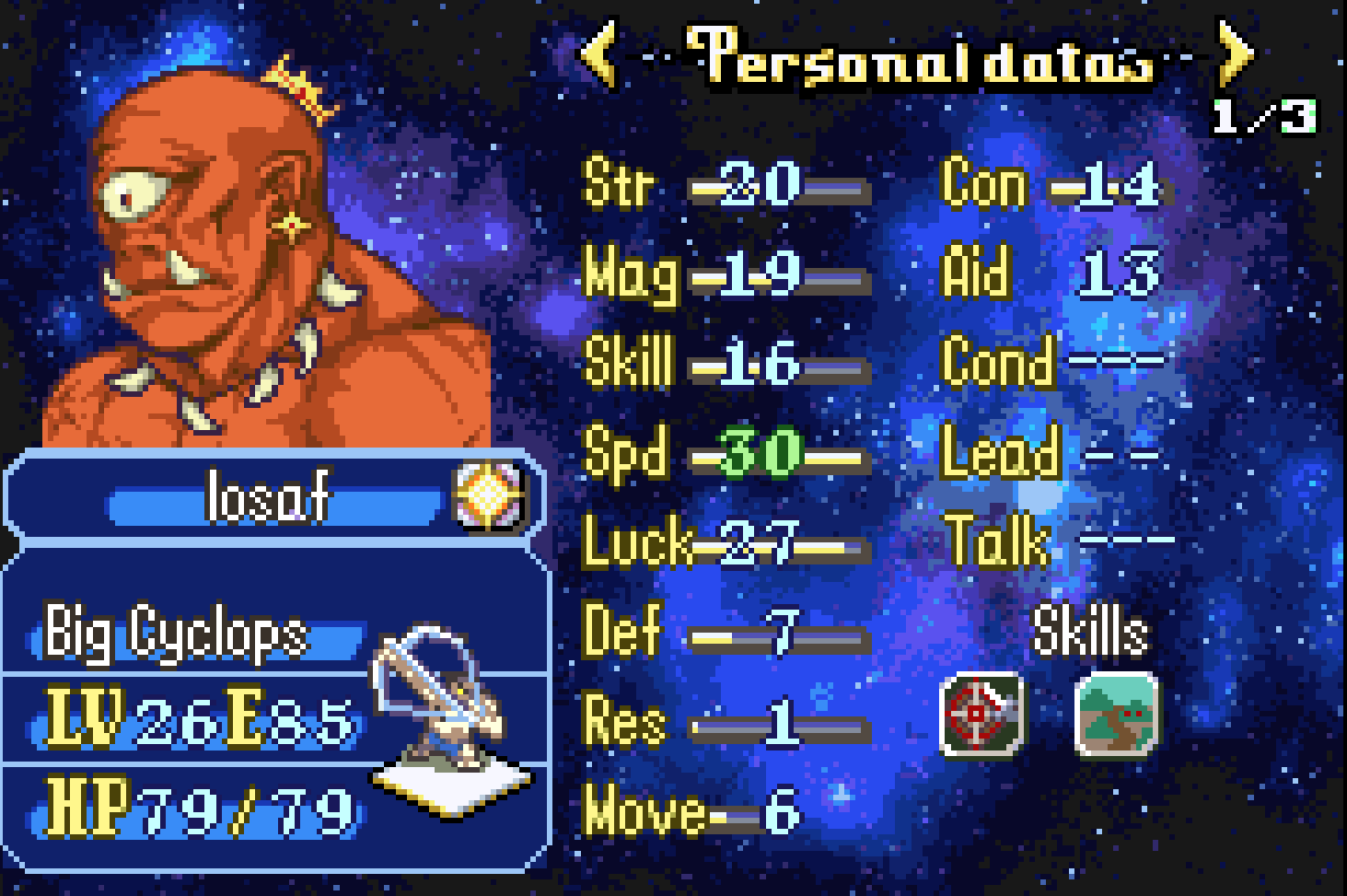Select the red crosshair skill icon
This screenshot has height=896, width=1347.
coord(981,714)
